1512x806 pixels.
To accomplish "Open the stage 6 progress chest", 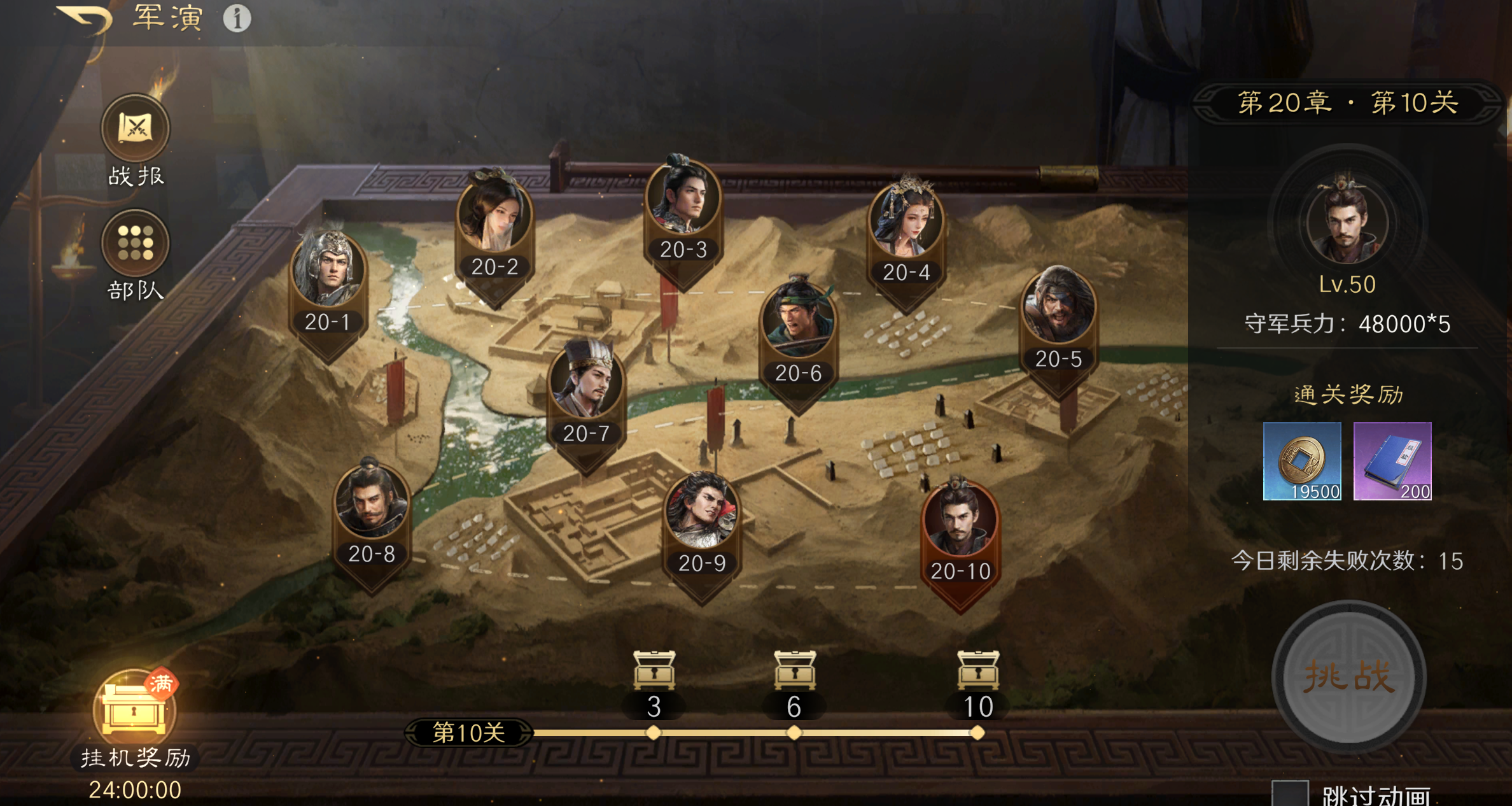I will [x=794, y=670].
